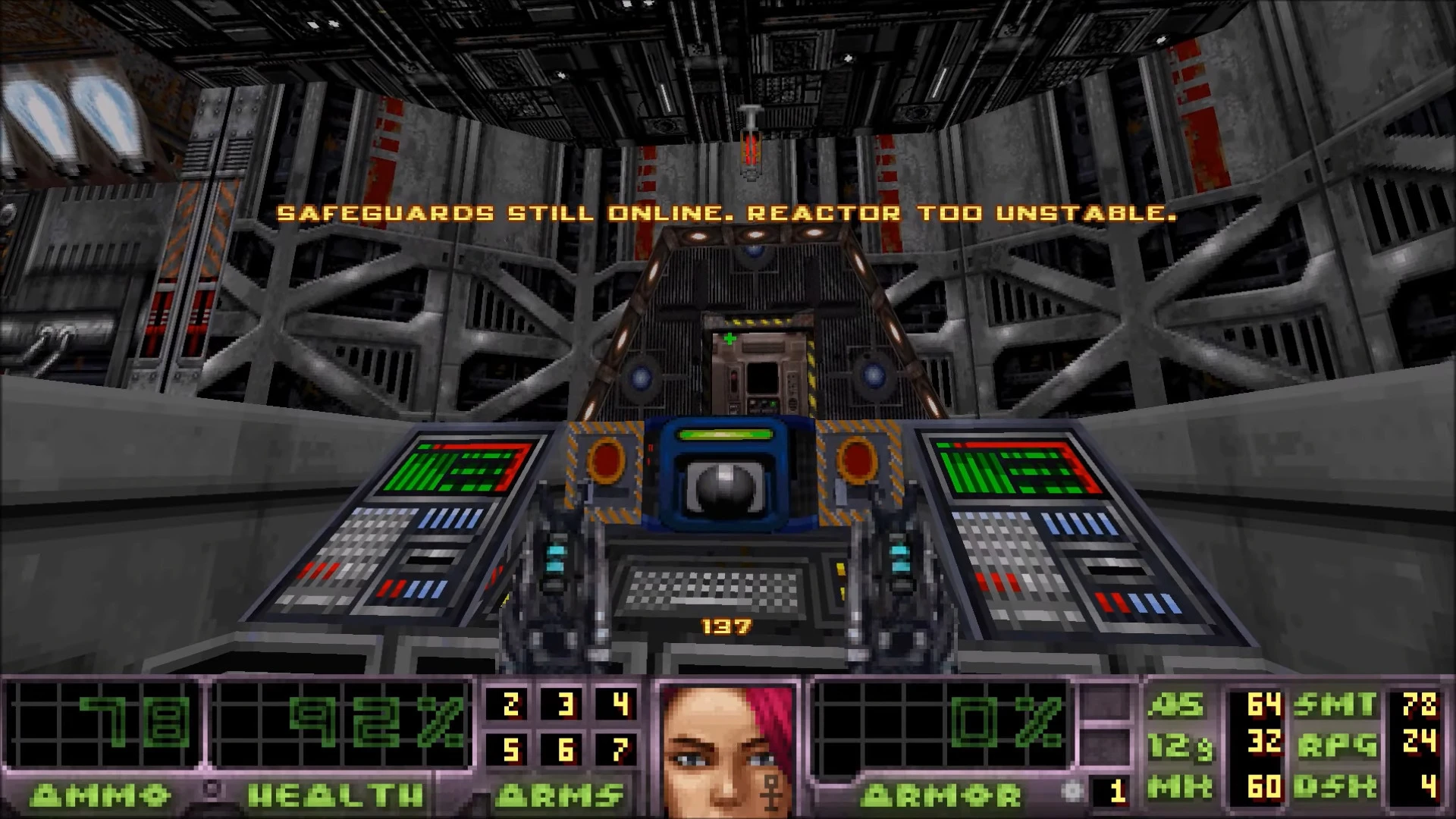Switch to weapon slot 4 in Arms

click(620, 704)
